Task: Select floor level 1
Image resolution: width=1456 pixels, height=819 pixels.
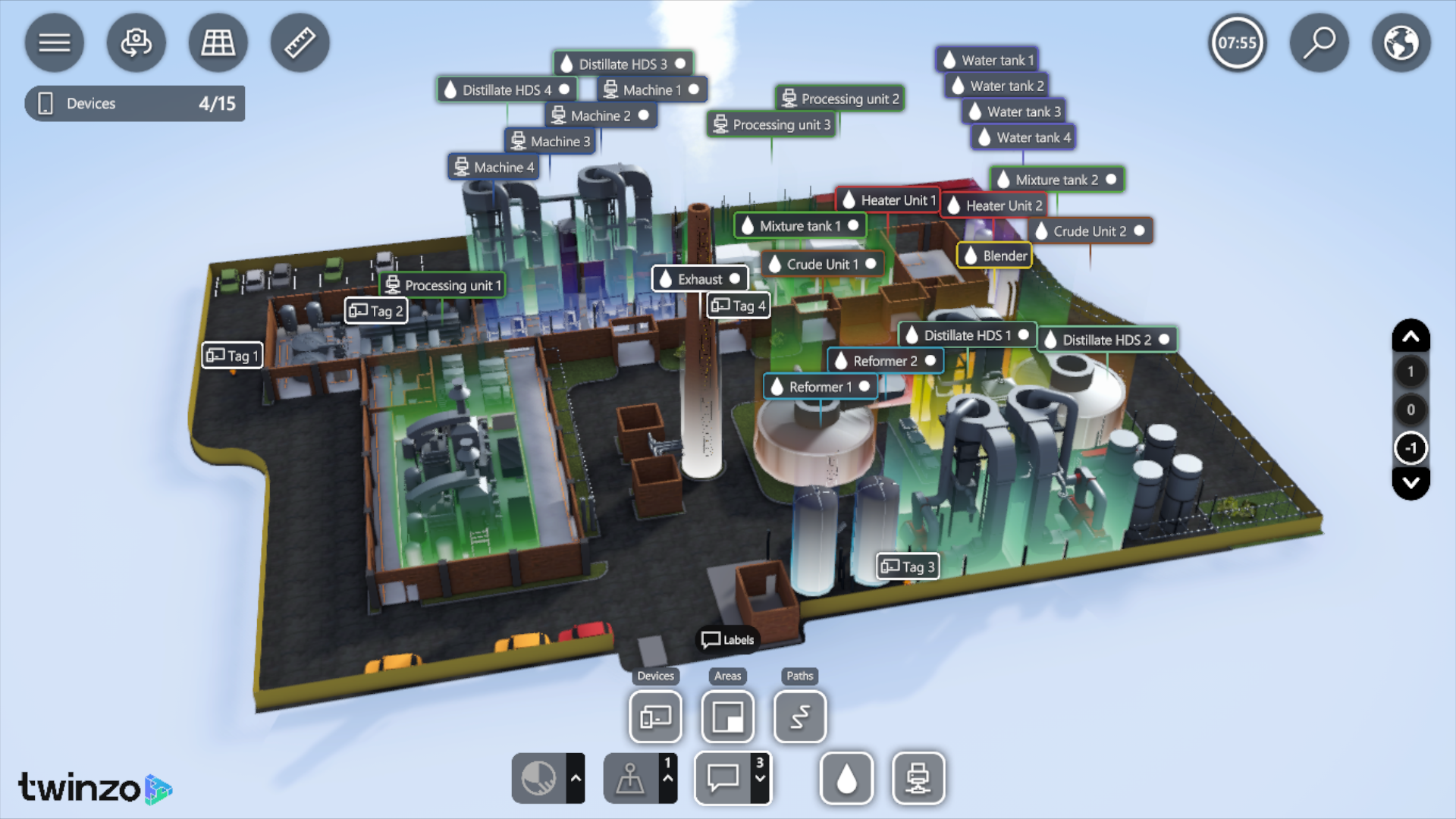Action: 1410,372
